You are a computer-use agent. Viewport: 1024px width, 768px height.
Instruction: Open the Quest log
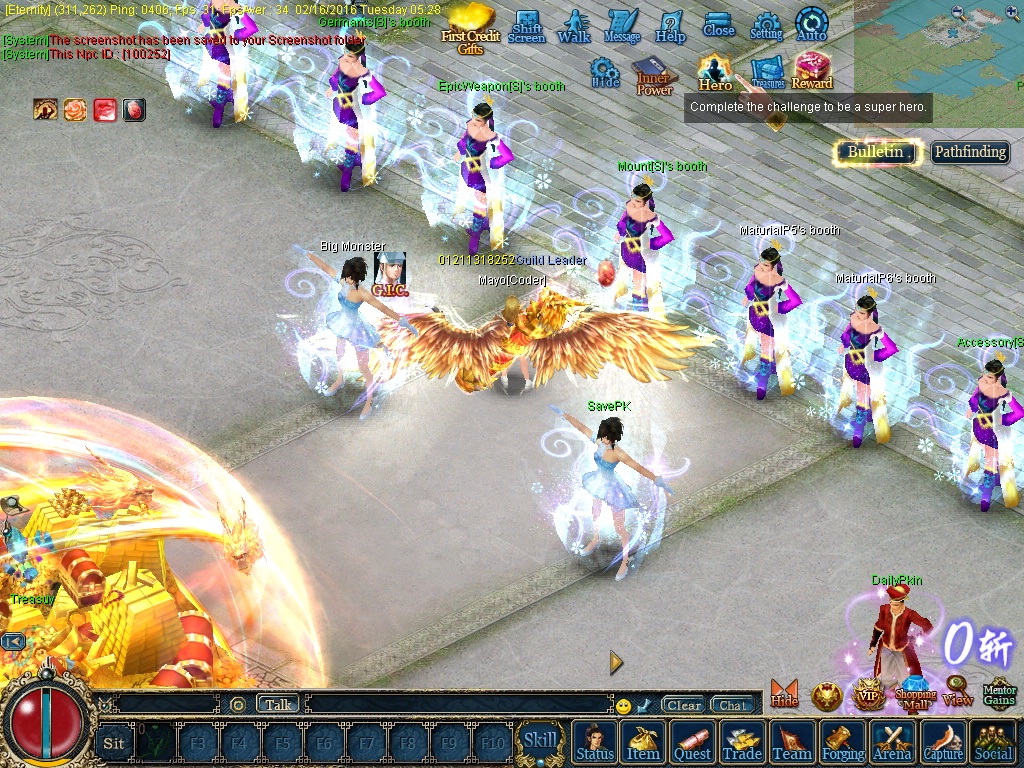692,742
